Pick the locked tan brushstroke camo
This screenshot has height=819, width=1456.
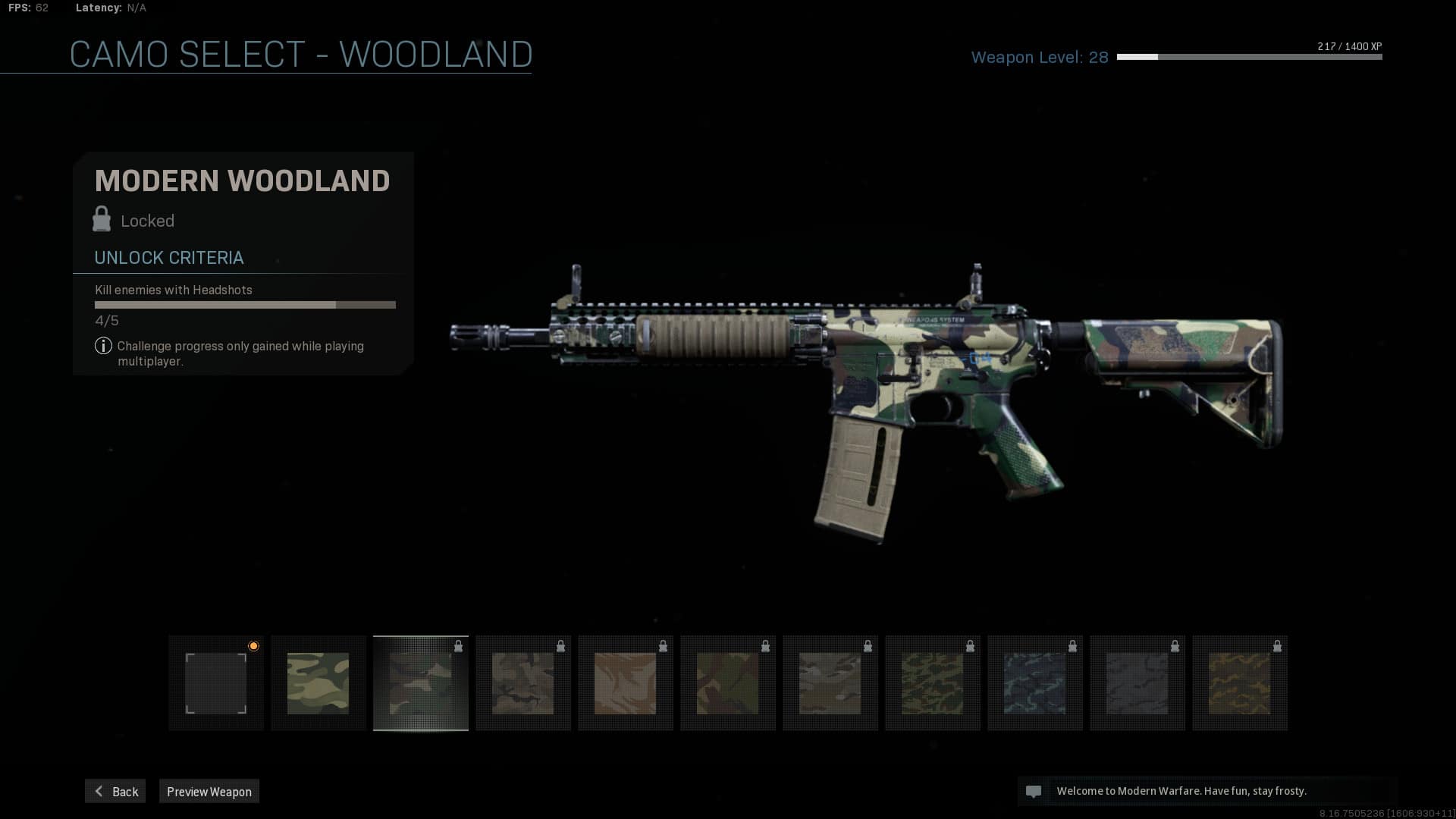[626, 683]
